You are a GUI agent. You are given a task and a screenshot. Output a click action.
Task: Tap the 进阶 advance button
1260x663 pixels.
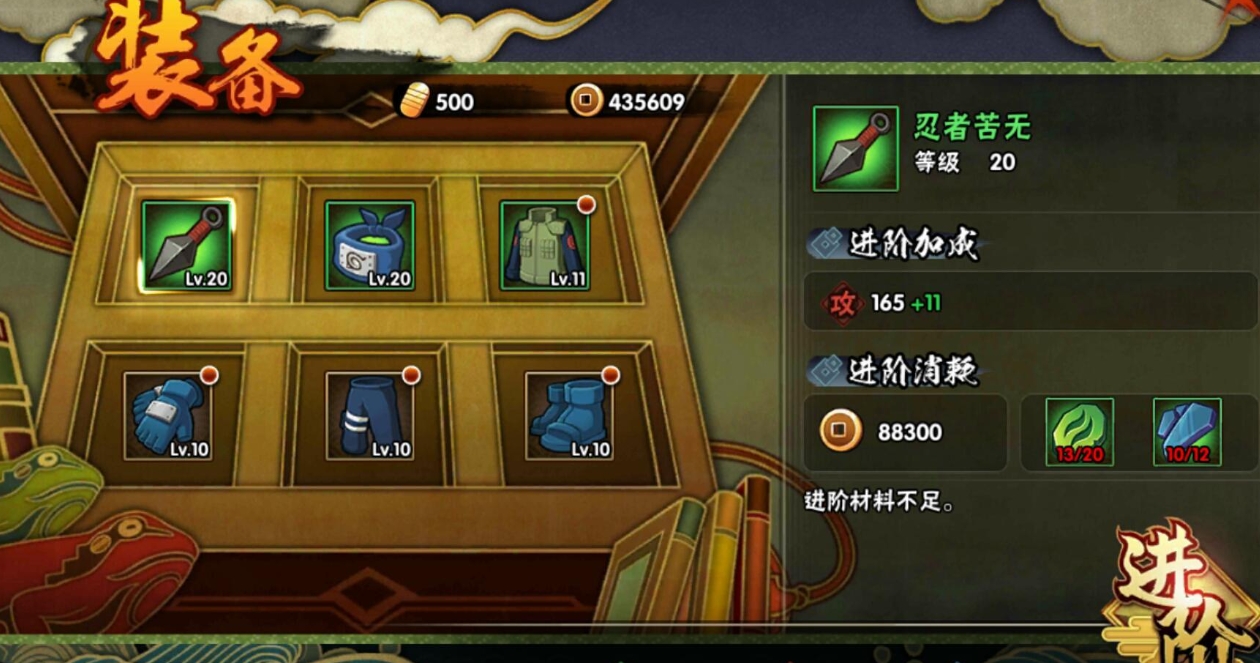coord(1180,595)
